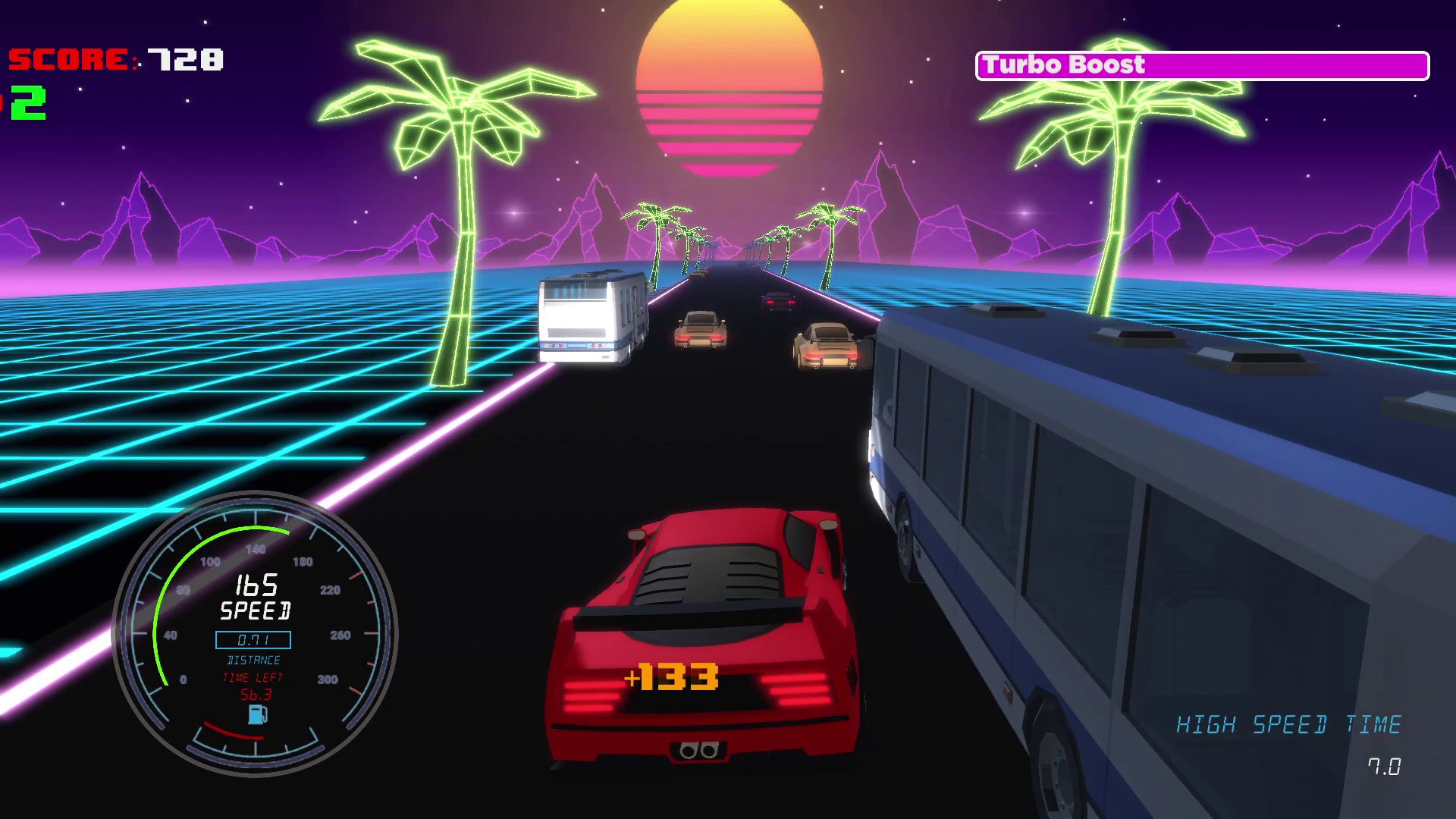Click the HIGH SPEED TIME indicator

(x=1289, y=723)
